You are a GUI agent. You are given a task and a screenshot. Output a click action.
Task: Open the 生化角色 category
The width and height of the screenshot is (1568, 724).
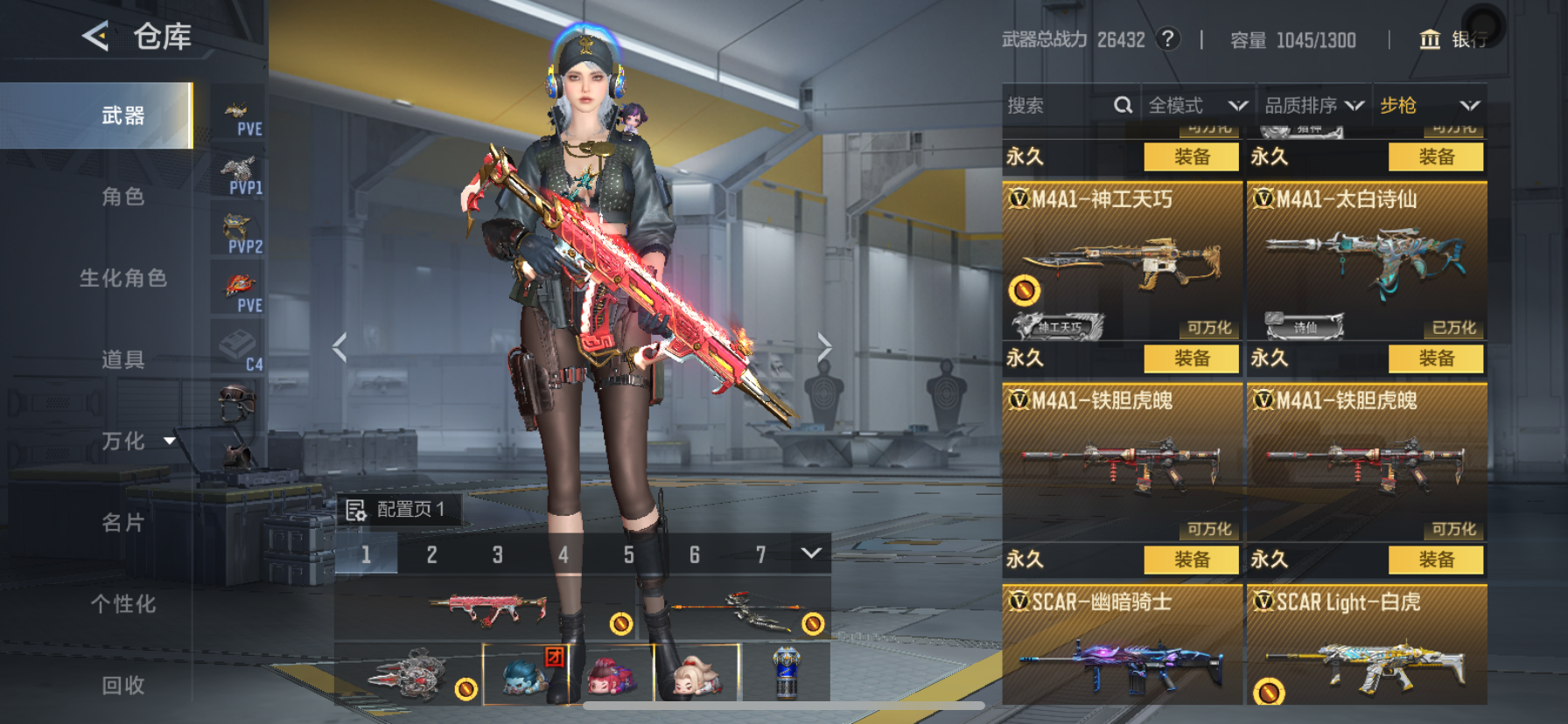pyautogui.click(x=123, y=278)
